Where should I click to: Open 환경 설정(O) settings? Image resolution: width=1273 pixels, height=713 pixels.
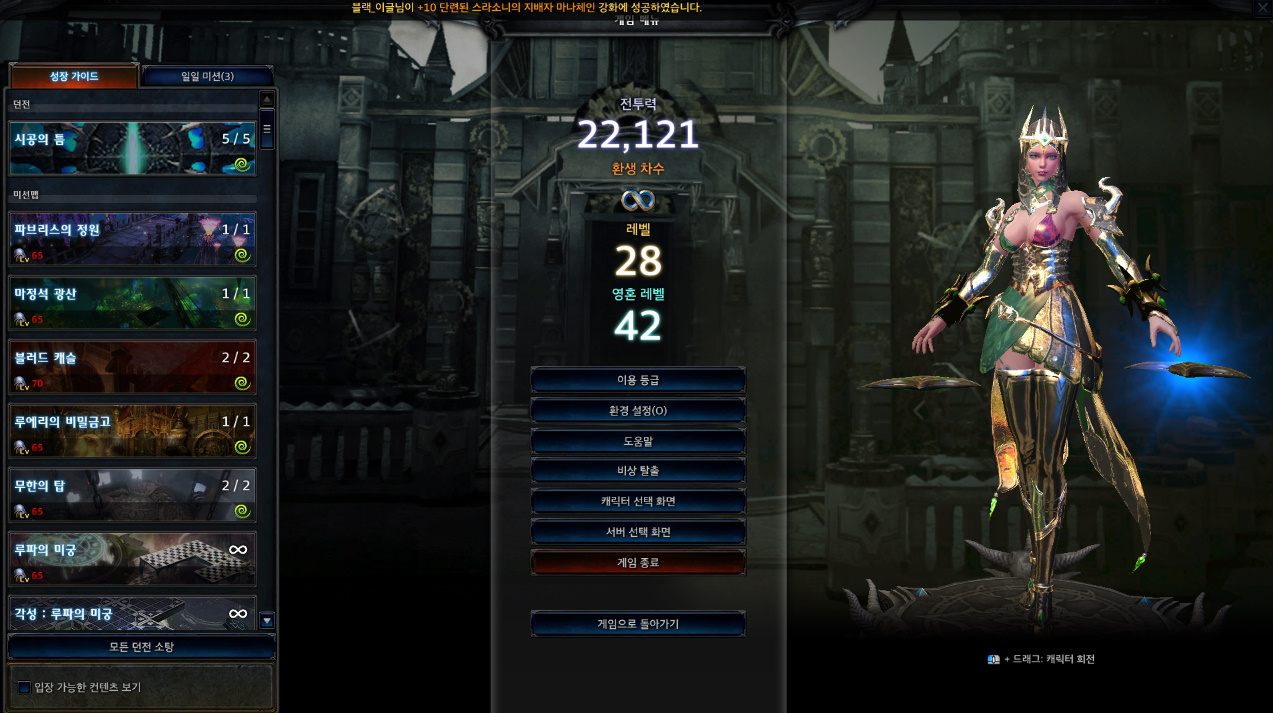[x=638, y=410]
